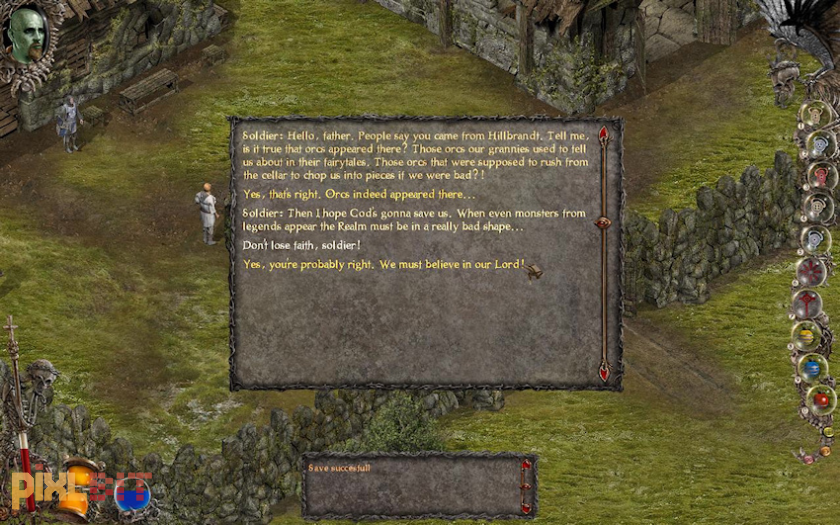This screenshot has height=525, width=840.
Task: Click the dialogue scrollbar's middle handle
Action: [603, 223]
